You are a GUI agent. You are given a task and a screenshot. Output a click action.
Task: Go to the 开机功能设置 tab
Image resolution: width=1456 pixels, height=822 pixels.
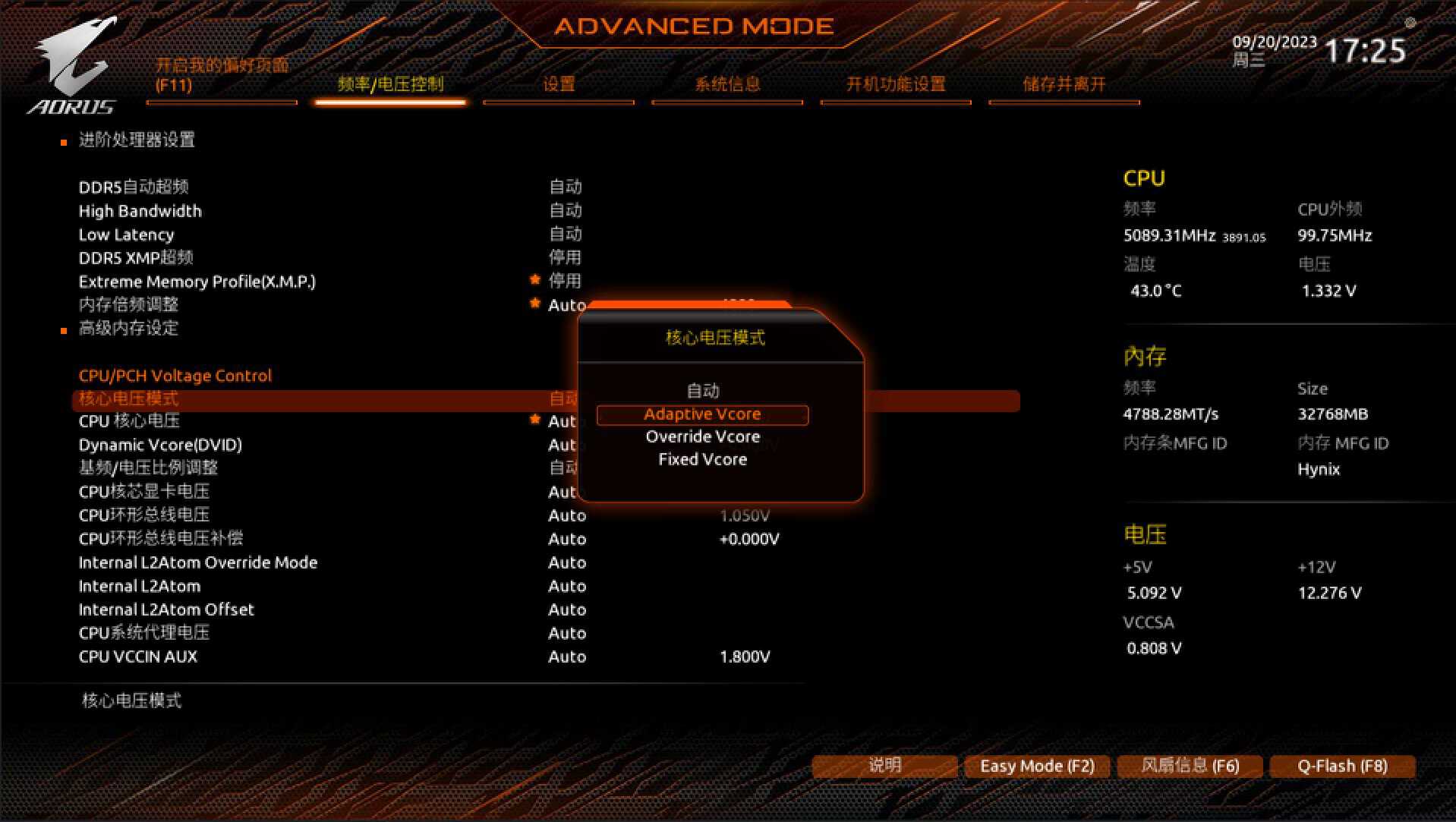(x=896, y=84)
